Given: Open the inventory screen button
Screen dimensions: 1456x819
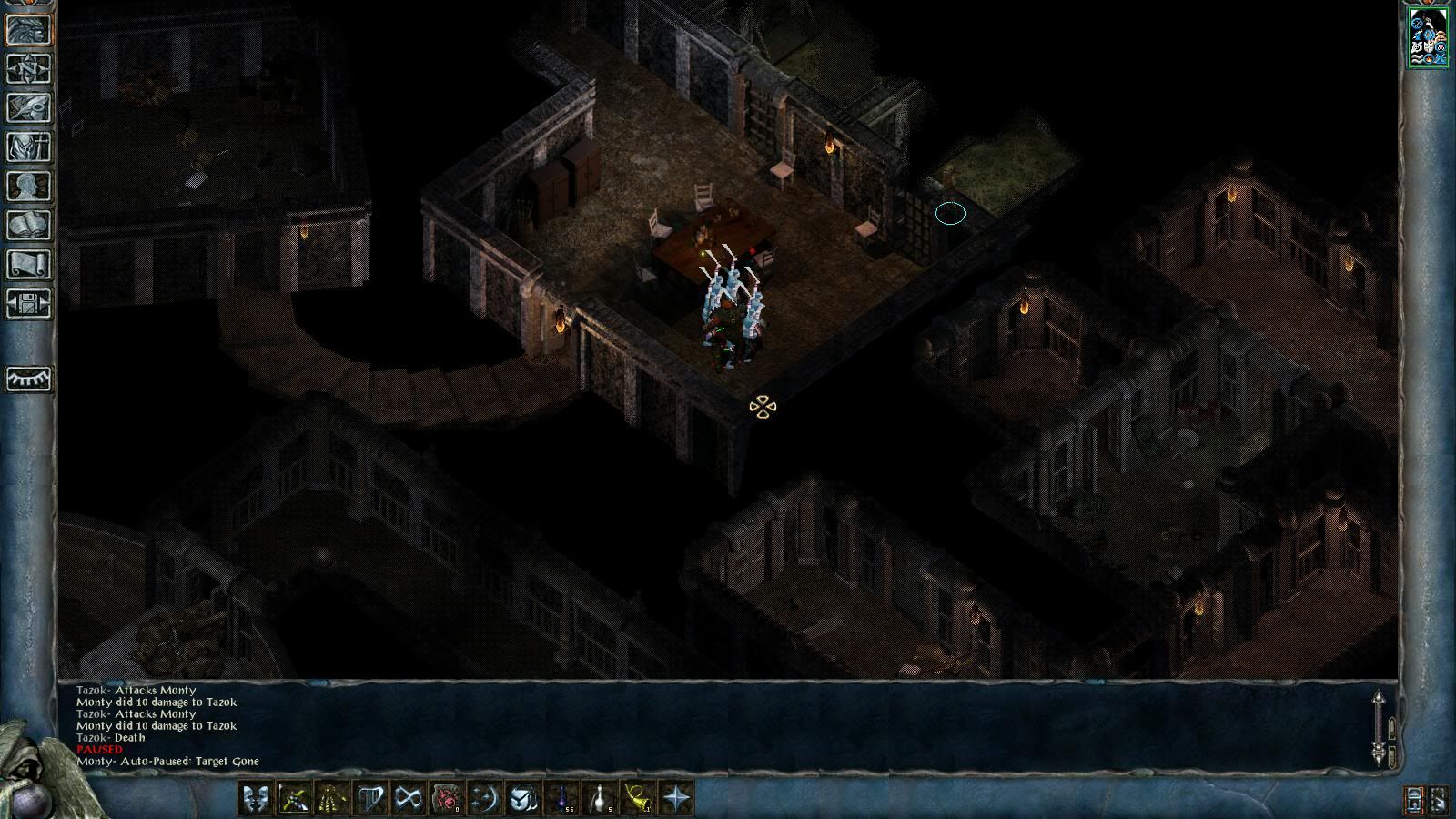Looking at the screenshot, I should (x=28, y=147).
